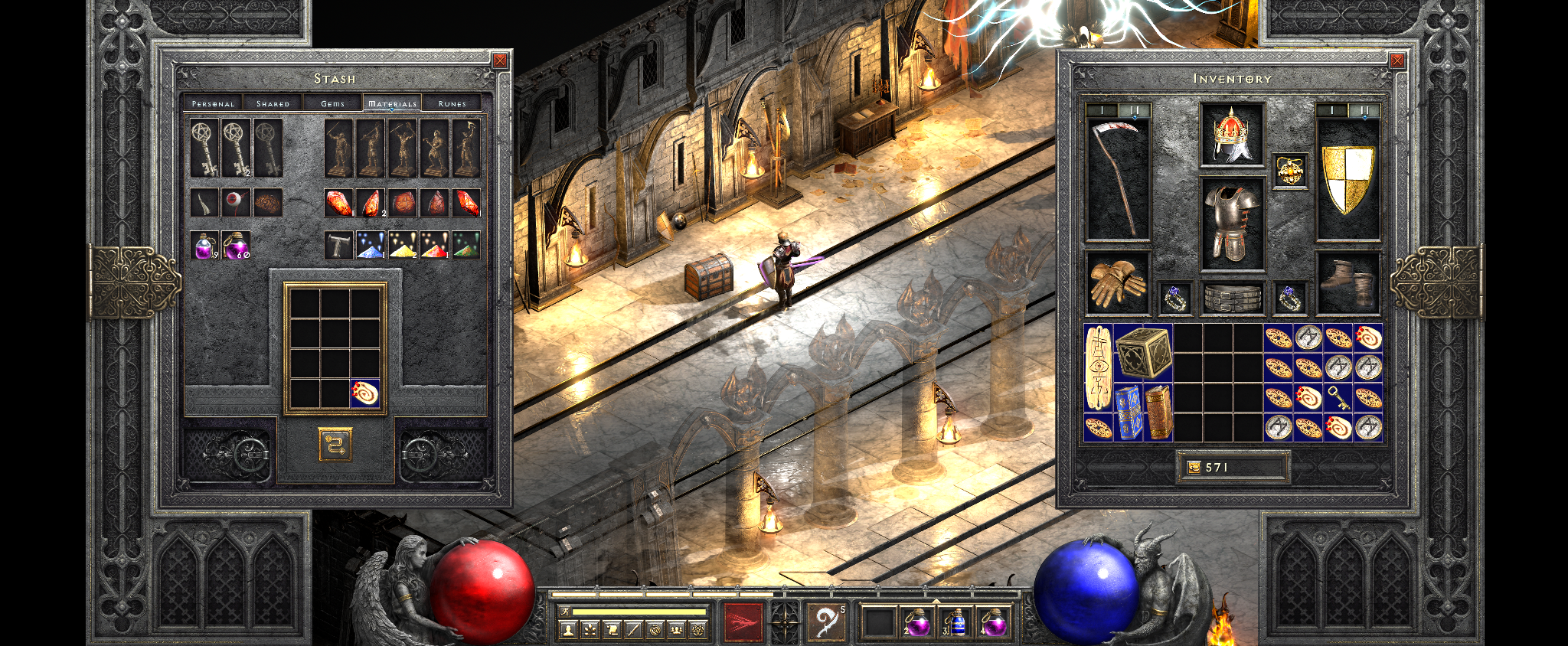
Task: Pick the Horadric Cube in inventory
Action: click(1143, 353)
